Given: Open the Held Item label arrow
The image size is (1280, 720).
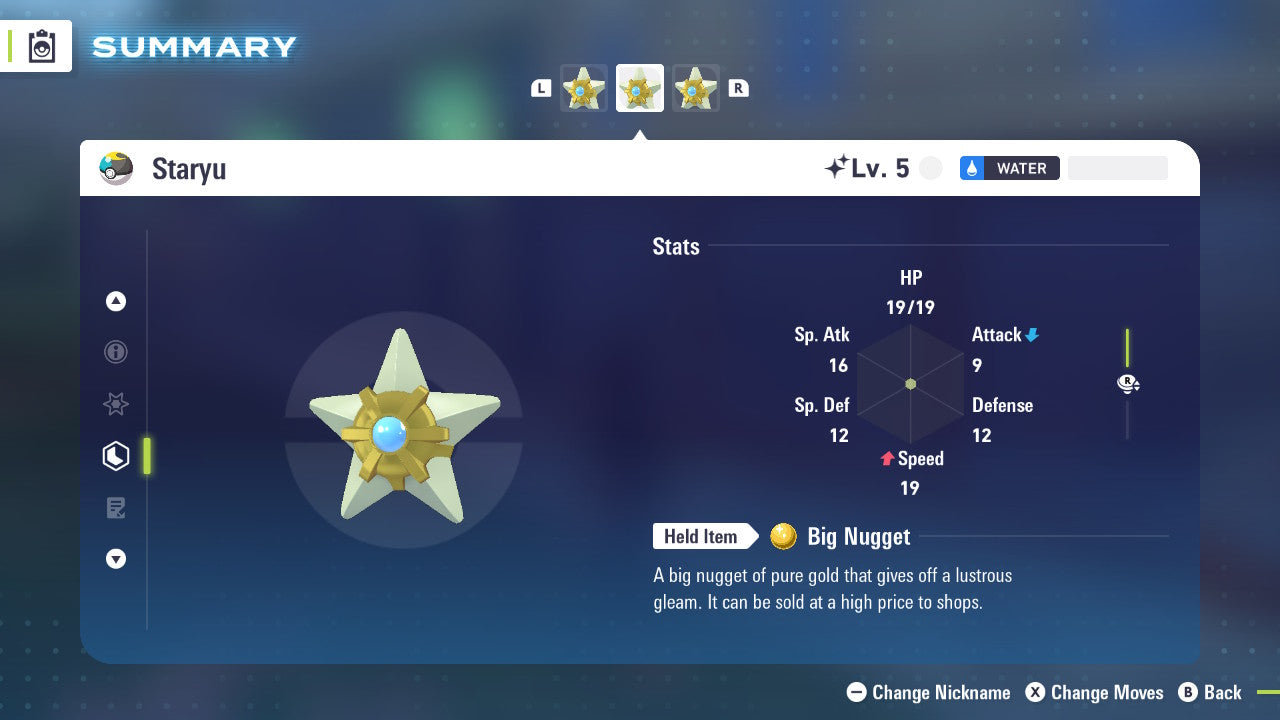Looking at the screenshot, I should (705, 537).
